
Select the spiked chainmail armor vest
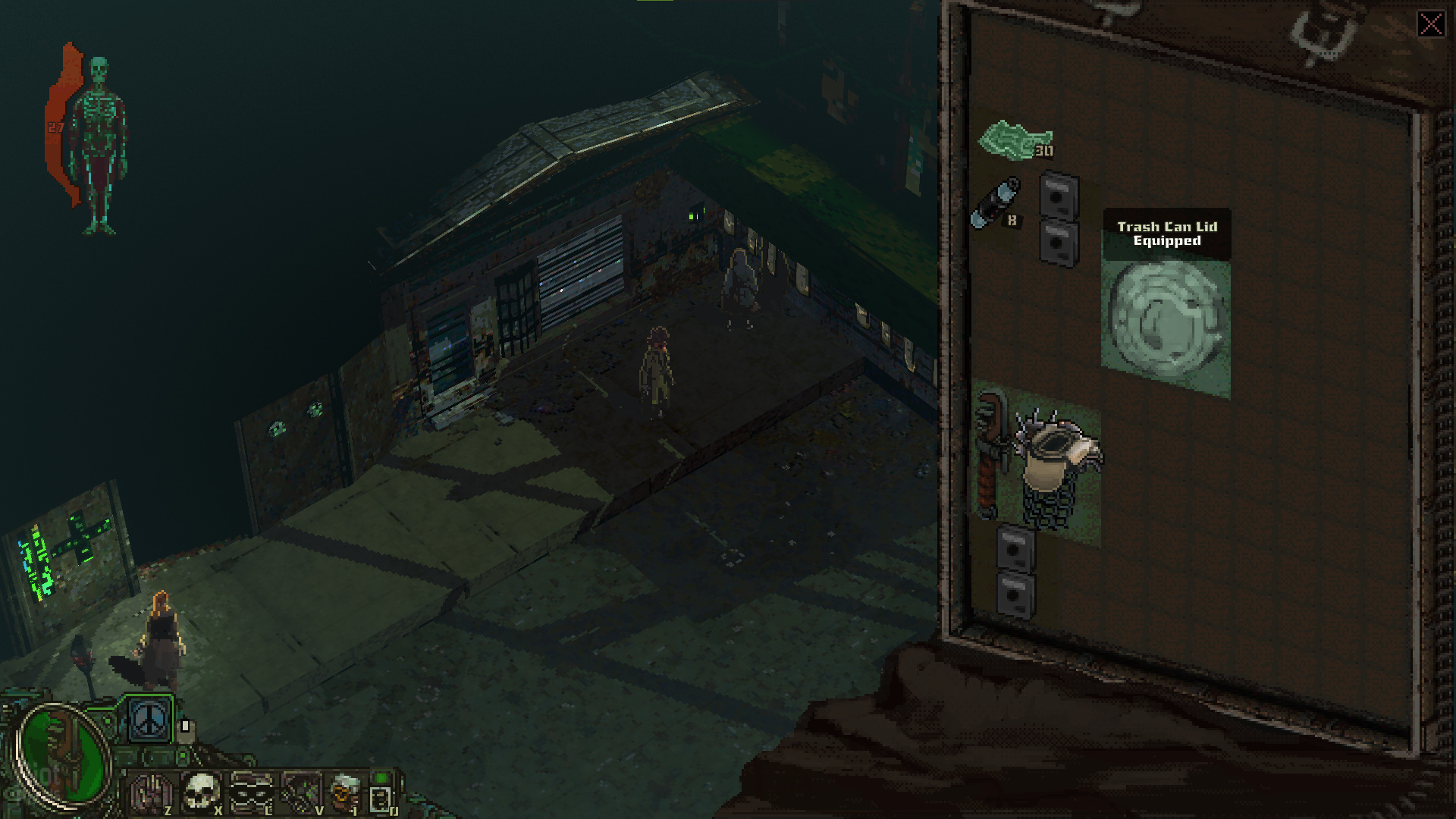coord(1056,470)
